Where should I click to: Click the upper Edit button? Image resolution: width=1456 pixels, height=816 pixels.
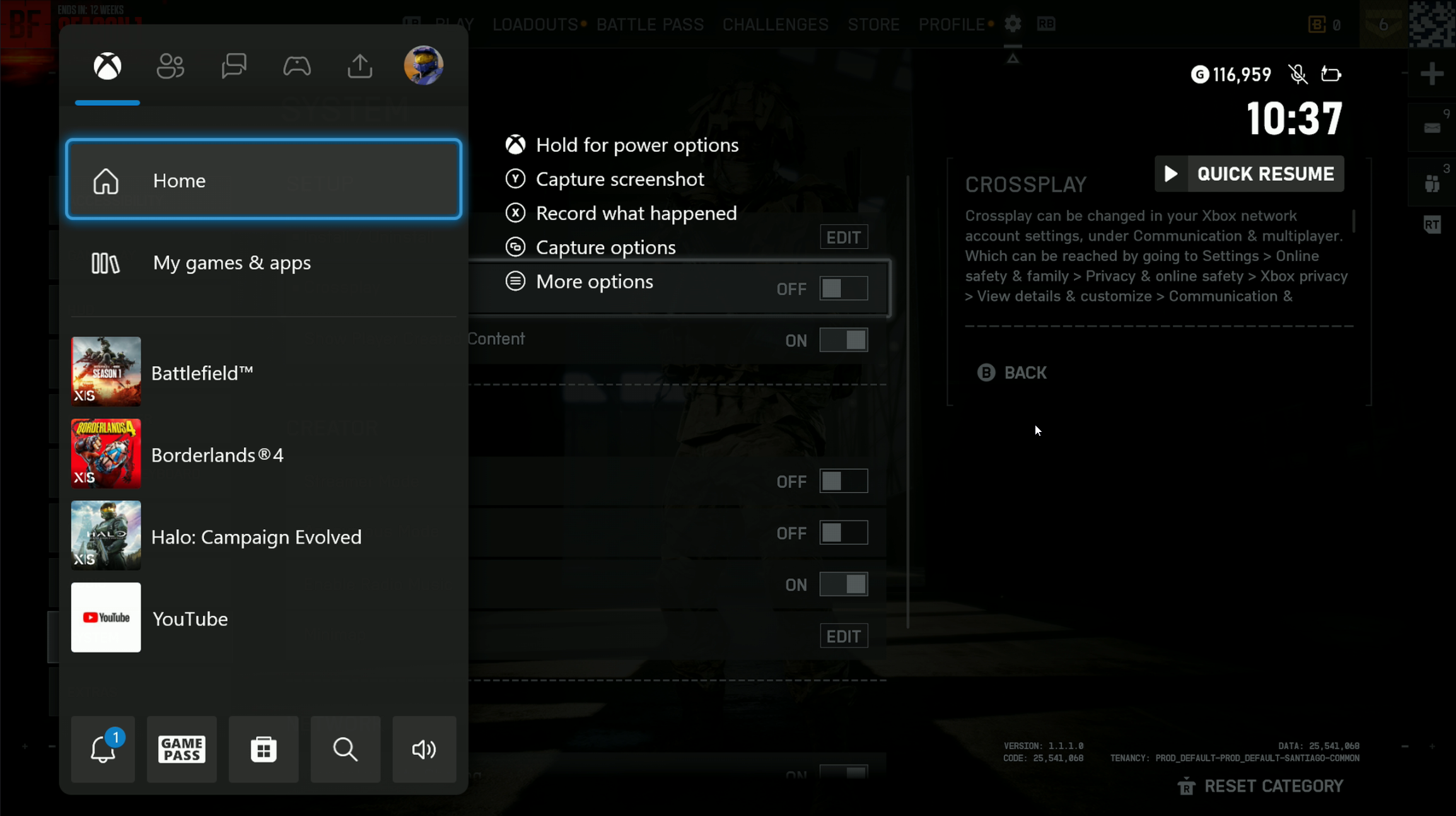(x=844, y=236)
